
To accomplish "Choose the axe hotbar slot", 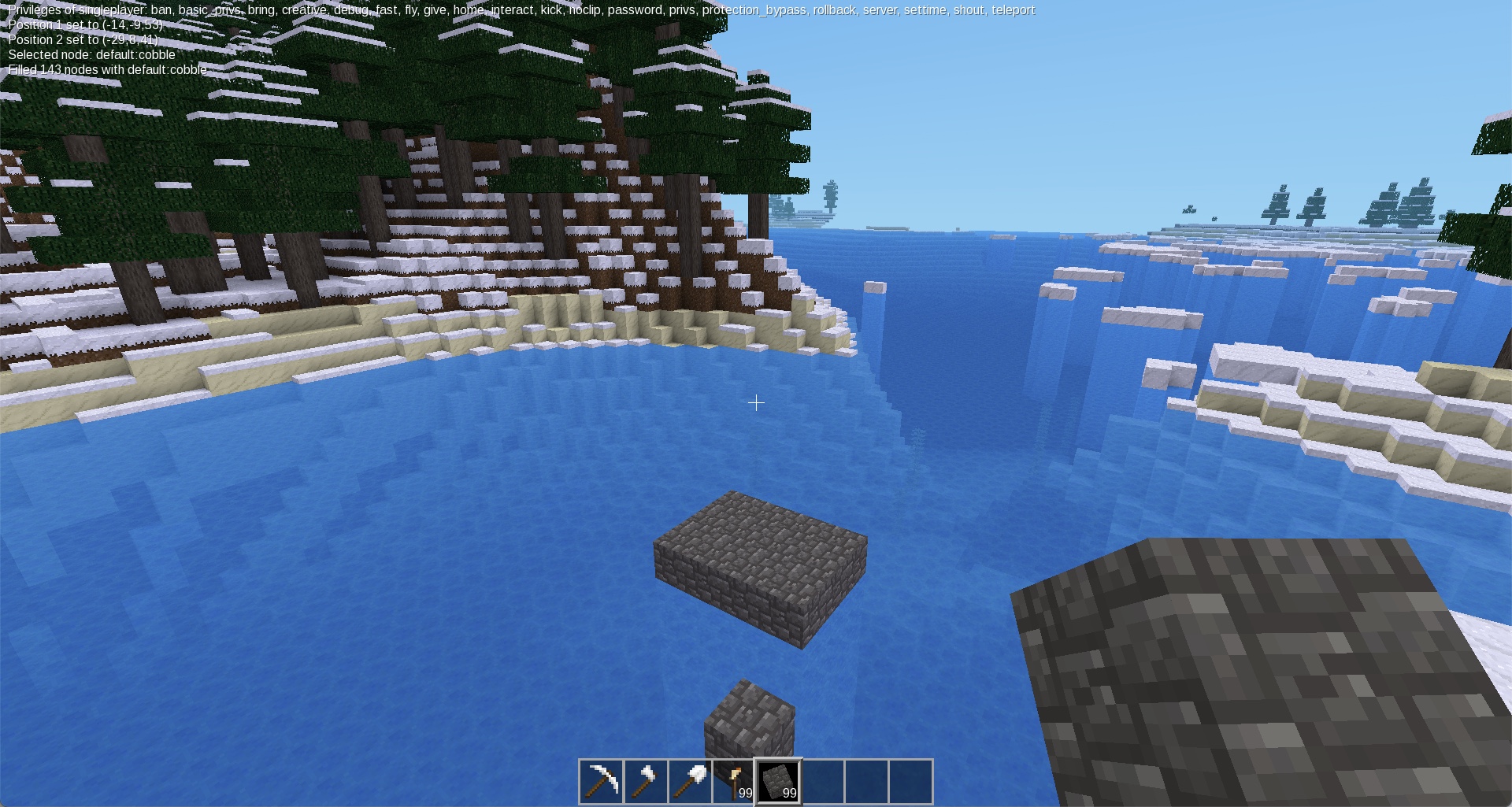I will coord(646,781).
